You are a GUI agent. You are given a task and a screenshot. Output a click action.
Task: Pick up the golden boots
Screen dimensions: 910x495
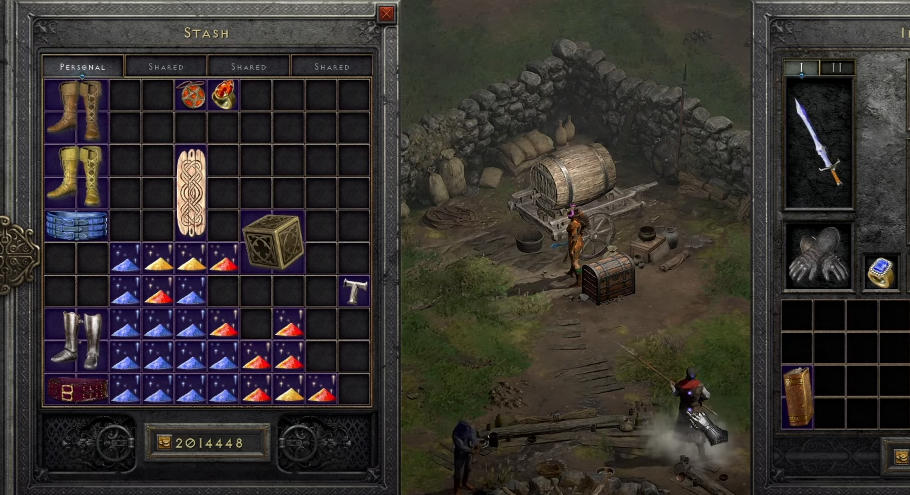76,174
